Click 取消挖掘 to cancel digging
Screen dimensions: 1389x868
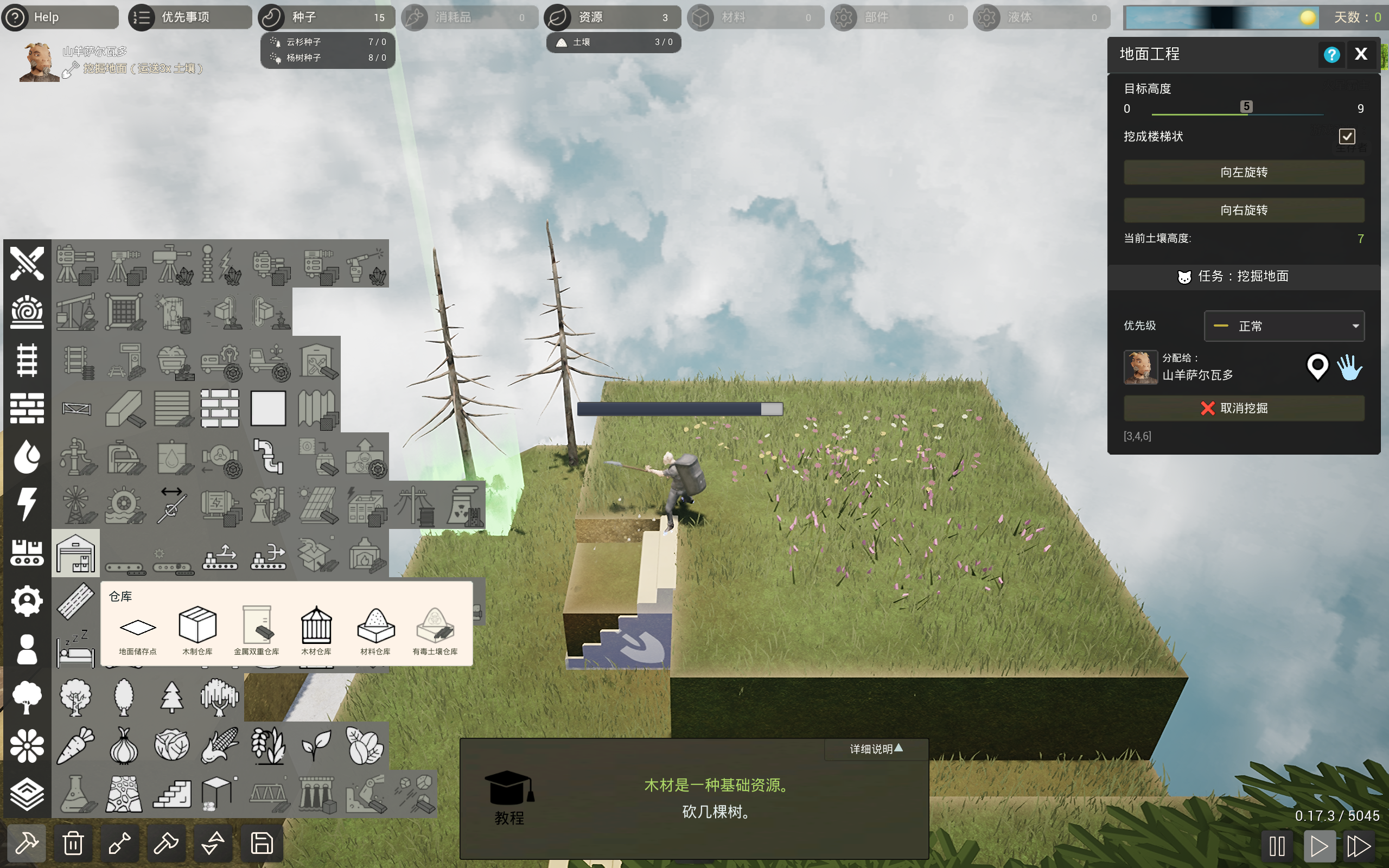coord(1244,408)
